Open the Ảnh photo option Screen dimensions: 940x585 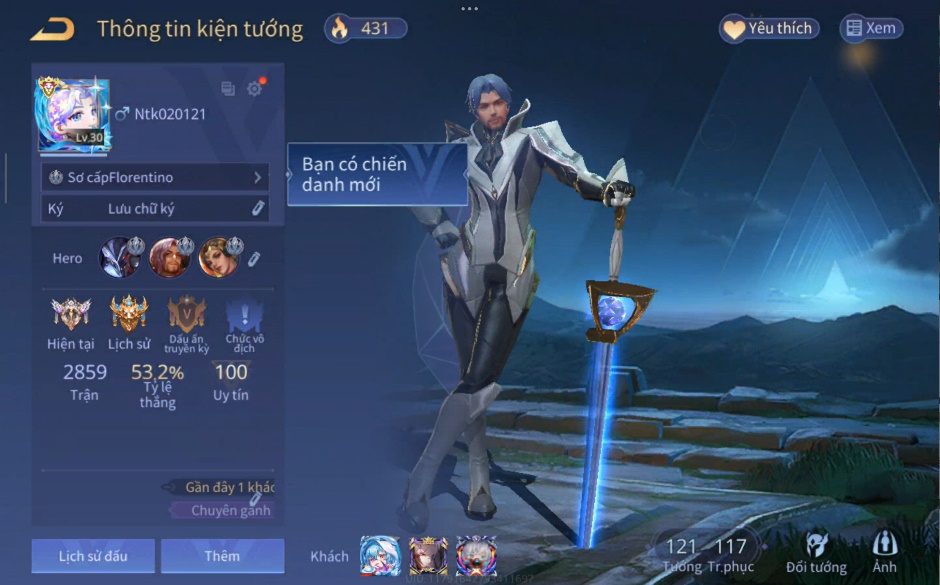[884, 551]
